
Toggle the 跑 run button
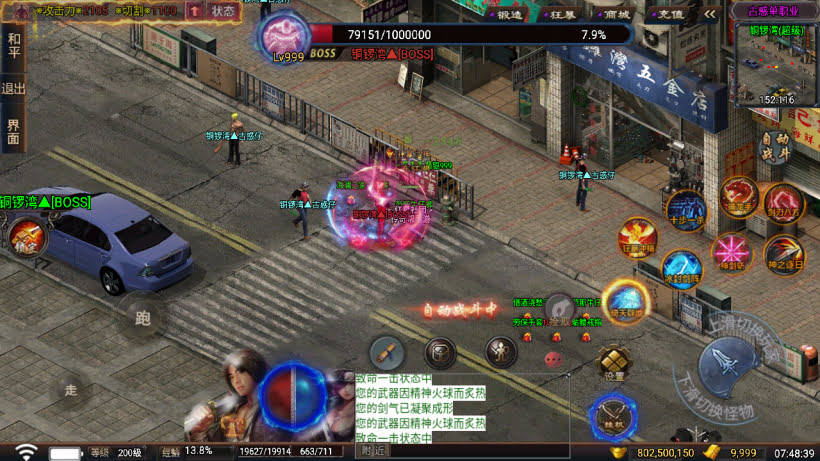[143, 318]
